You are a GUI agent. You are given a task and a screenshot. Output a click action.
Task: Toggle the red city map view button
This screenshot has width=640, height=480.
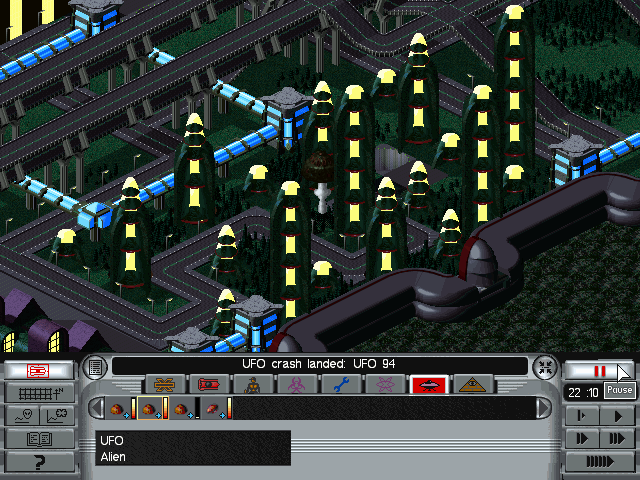coord(39,370)
